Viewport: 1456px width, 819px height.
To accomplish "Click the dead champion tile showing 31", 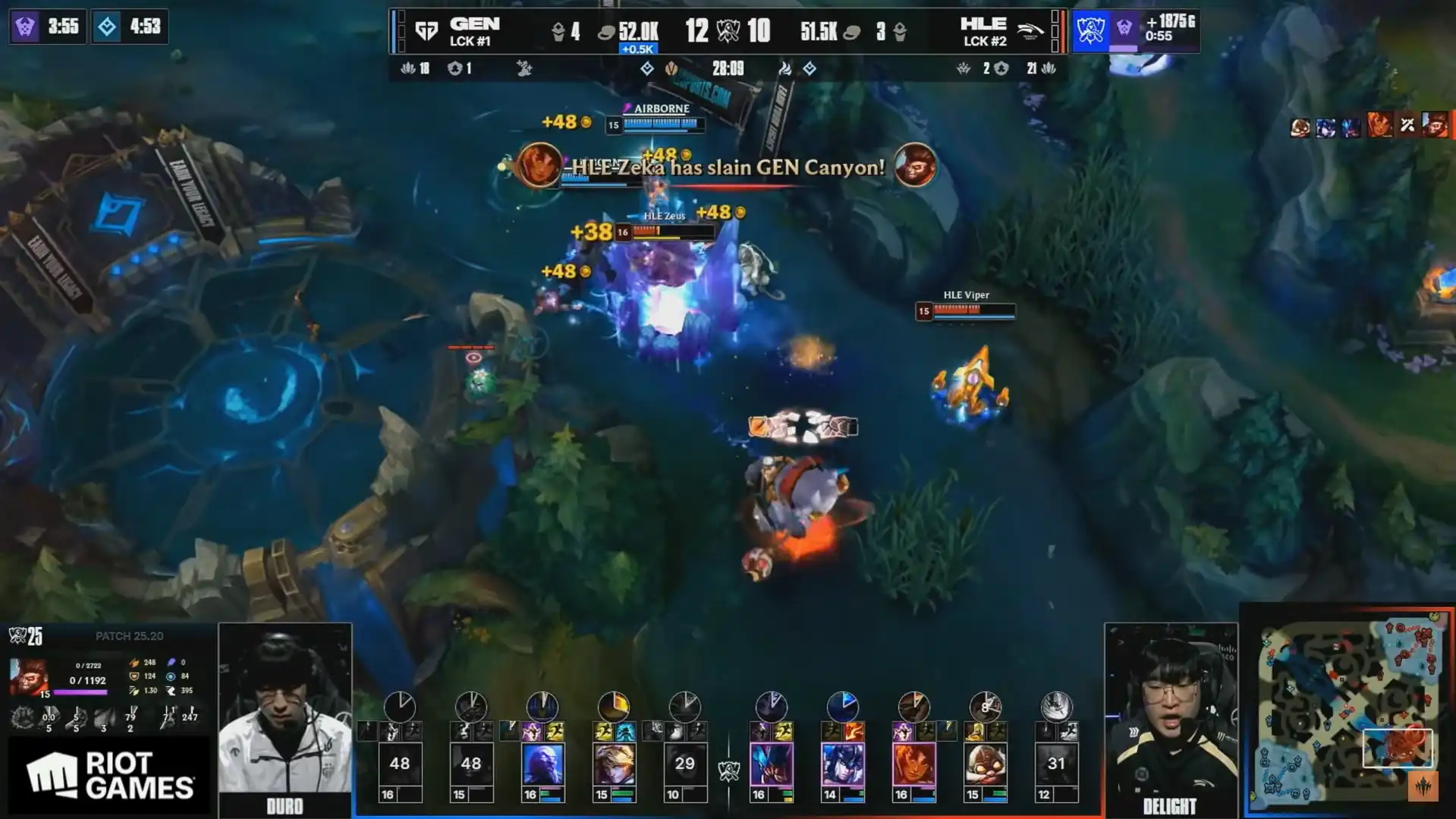I will coord(1056,764).
